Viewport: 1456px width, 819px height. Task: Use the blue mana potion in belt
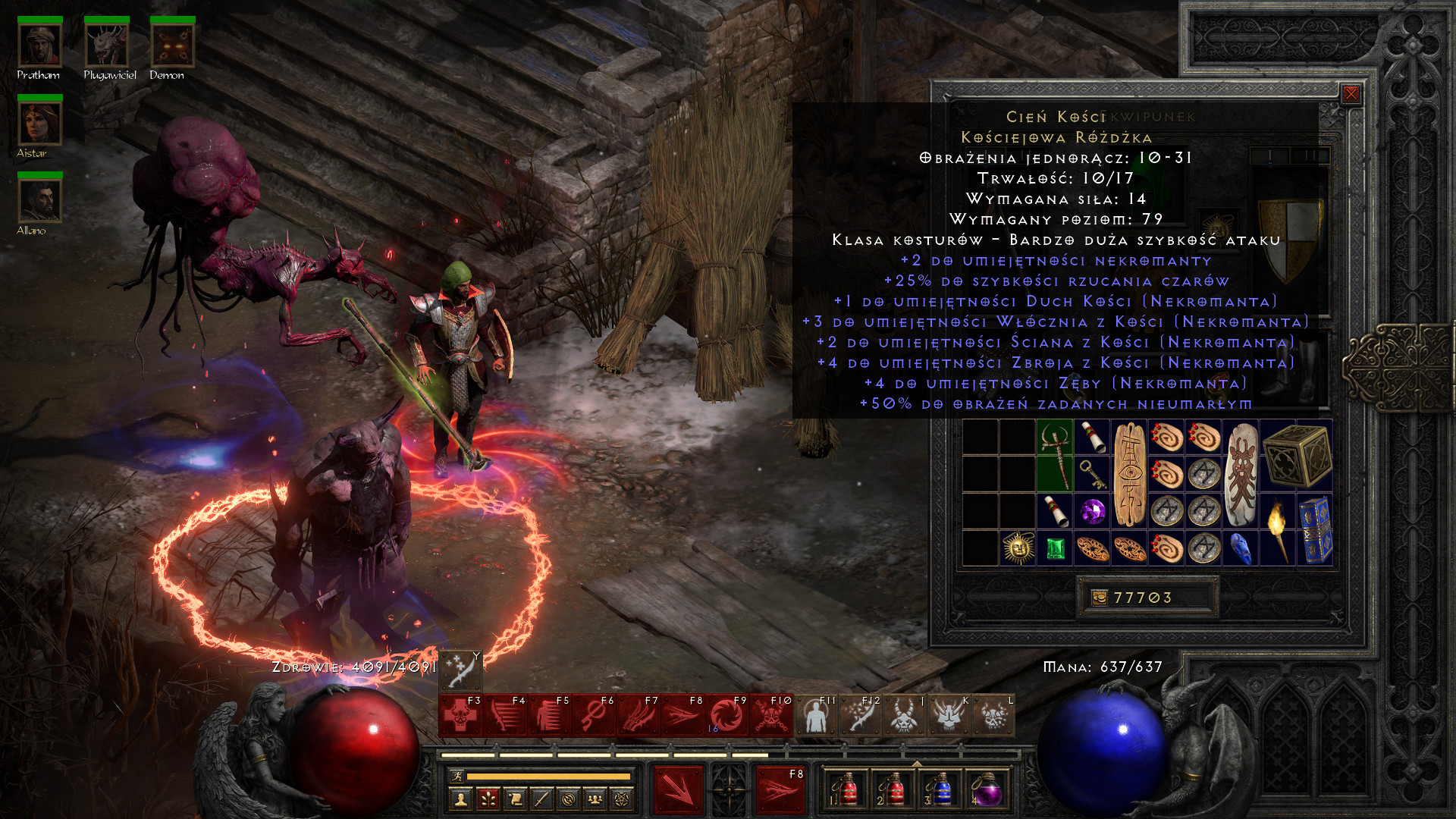click(940, 791)
